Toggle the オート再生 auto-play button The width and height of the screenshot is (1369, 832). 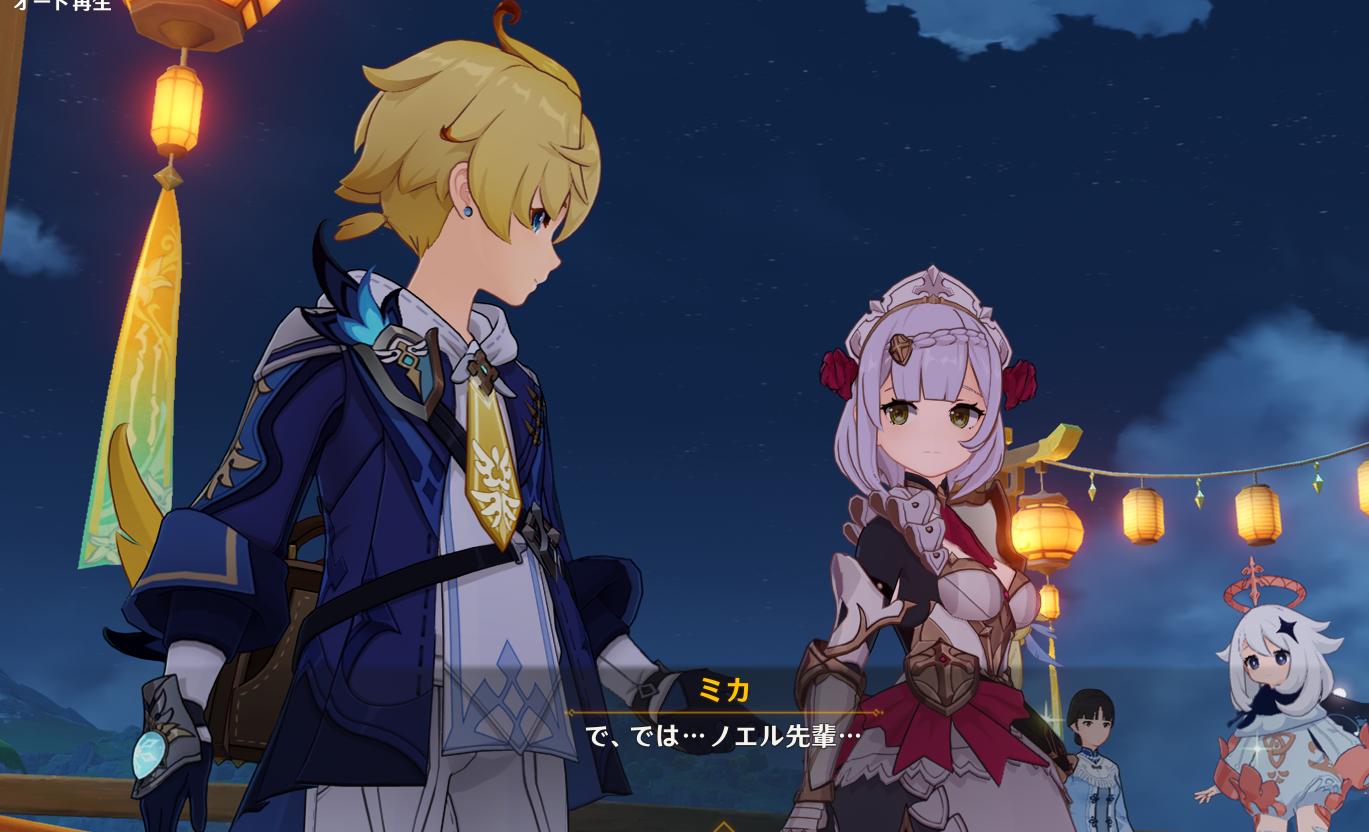click(62, 5)
